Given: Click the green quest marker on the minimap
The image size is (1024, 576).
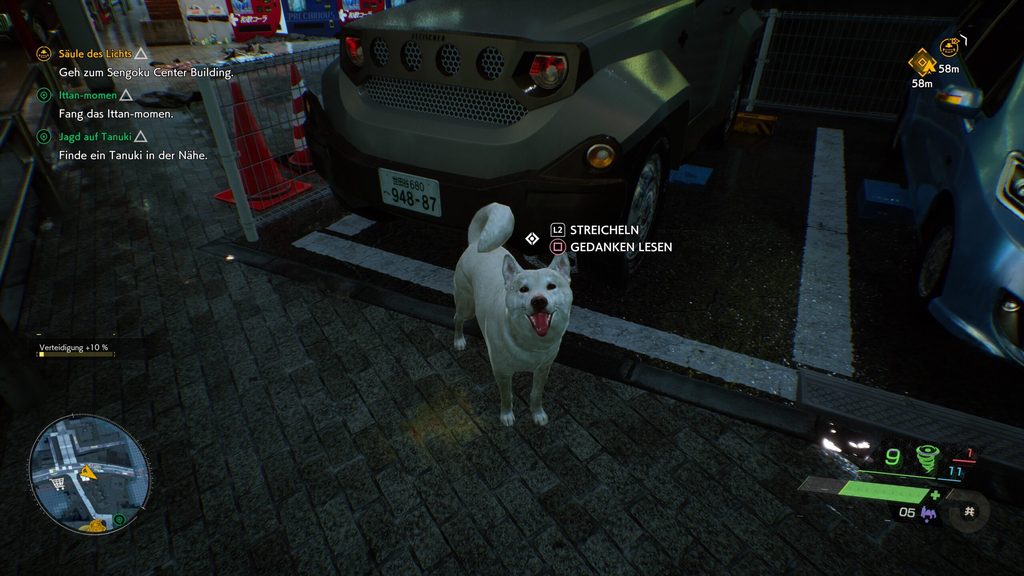Looking at the screenshot, I should click(119, 520).
